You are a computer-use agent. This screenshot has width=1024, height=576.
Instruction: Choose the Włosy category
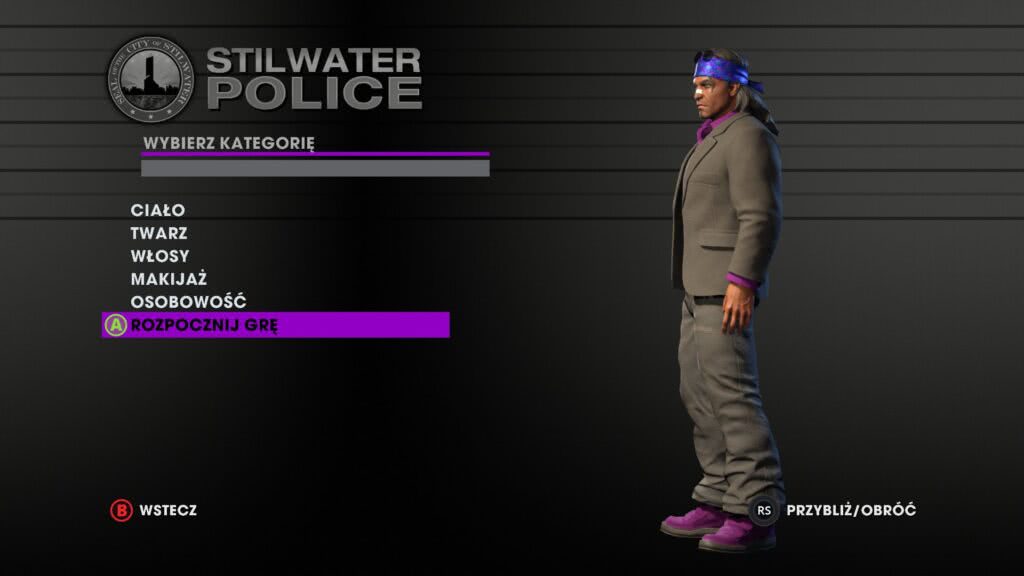pos(160,256)
